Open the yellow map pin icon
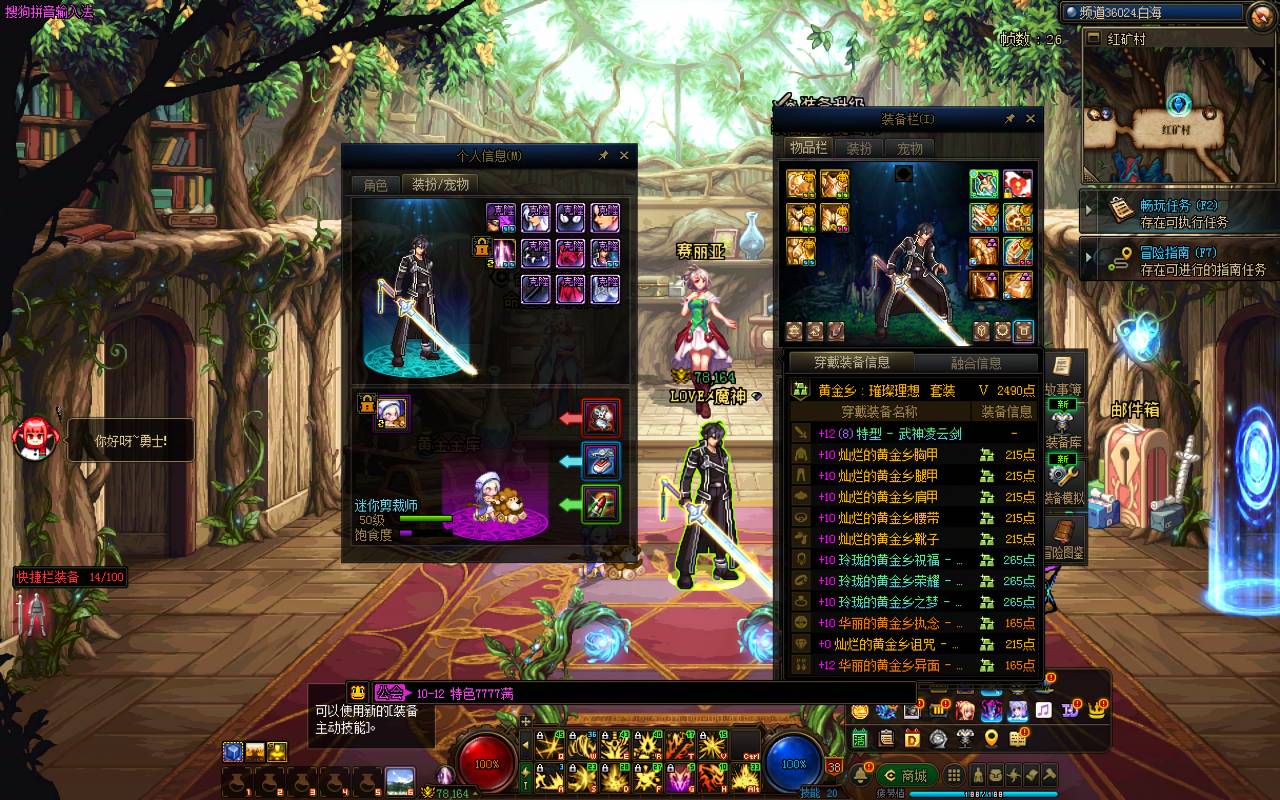Image resolution: width=1280 pixels, height=800 pixels. point(991,739)
